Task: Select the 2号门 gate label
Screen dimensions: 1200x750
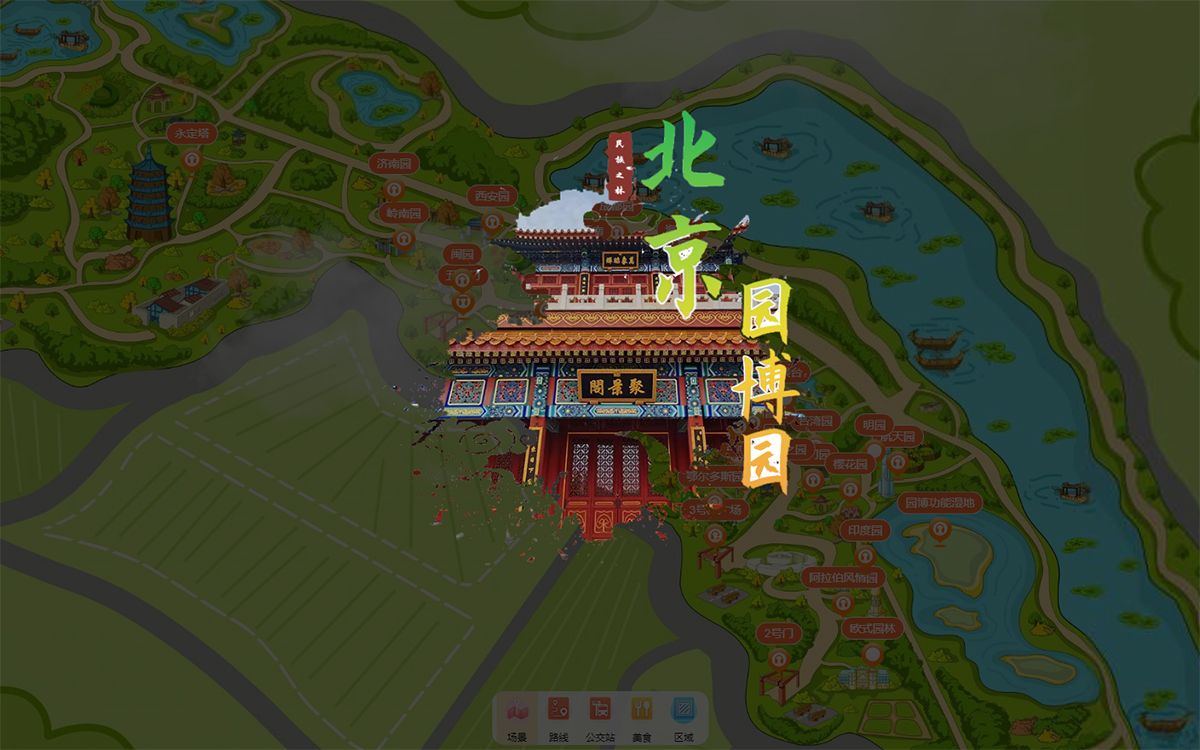Action: [x=779, y=633]
